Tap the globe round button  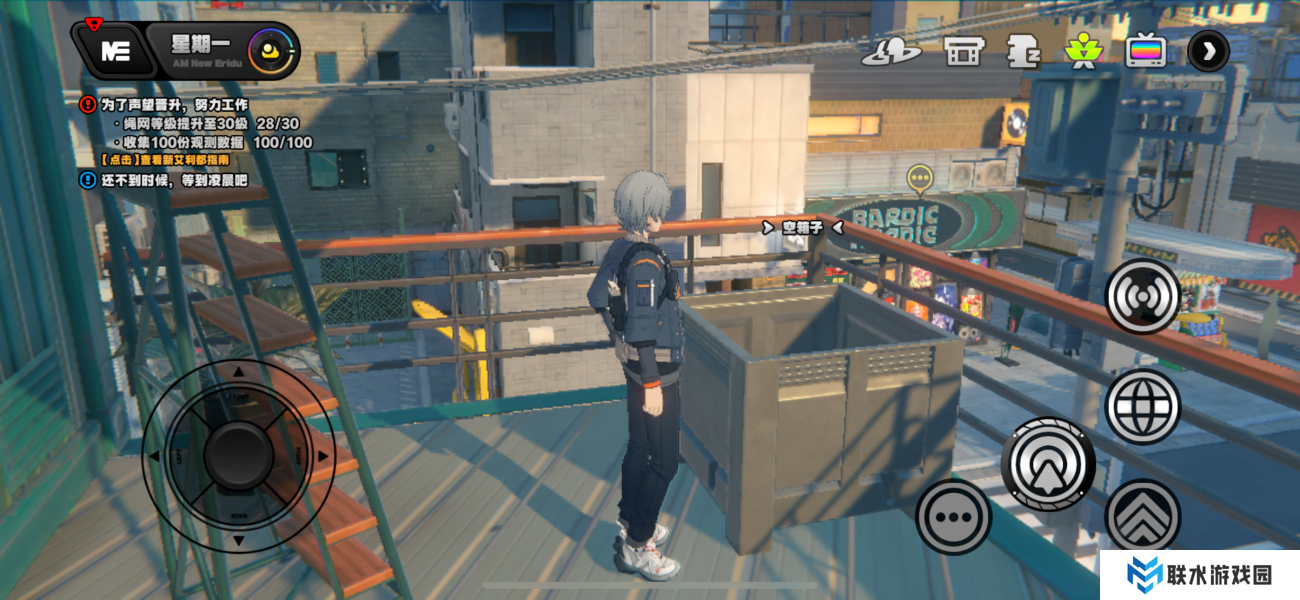(1142, 405)
